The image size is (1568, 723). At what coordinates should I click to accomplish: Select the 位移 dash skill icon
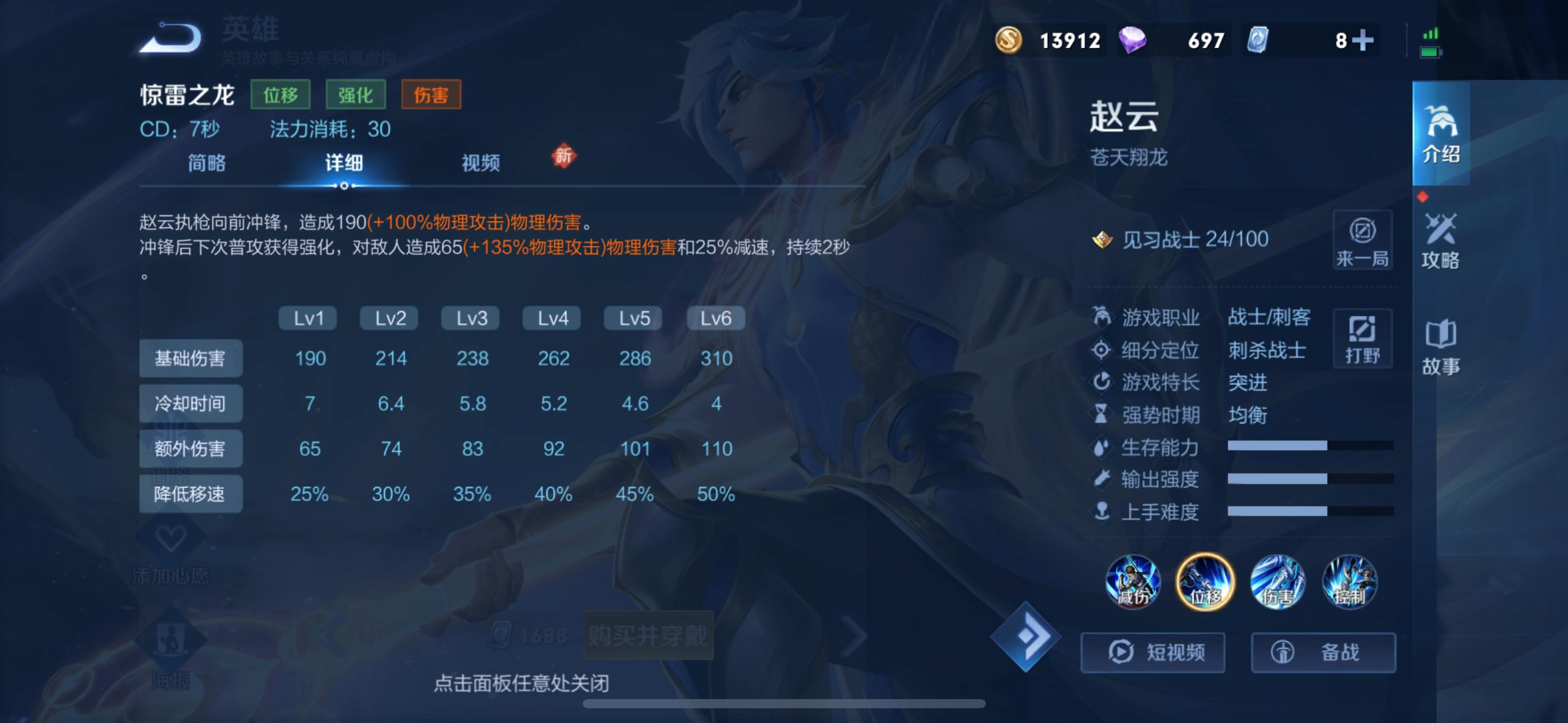(1205, 583)
